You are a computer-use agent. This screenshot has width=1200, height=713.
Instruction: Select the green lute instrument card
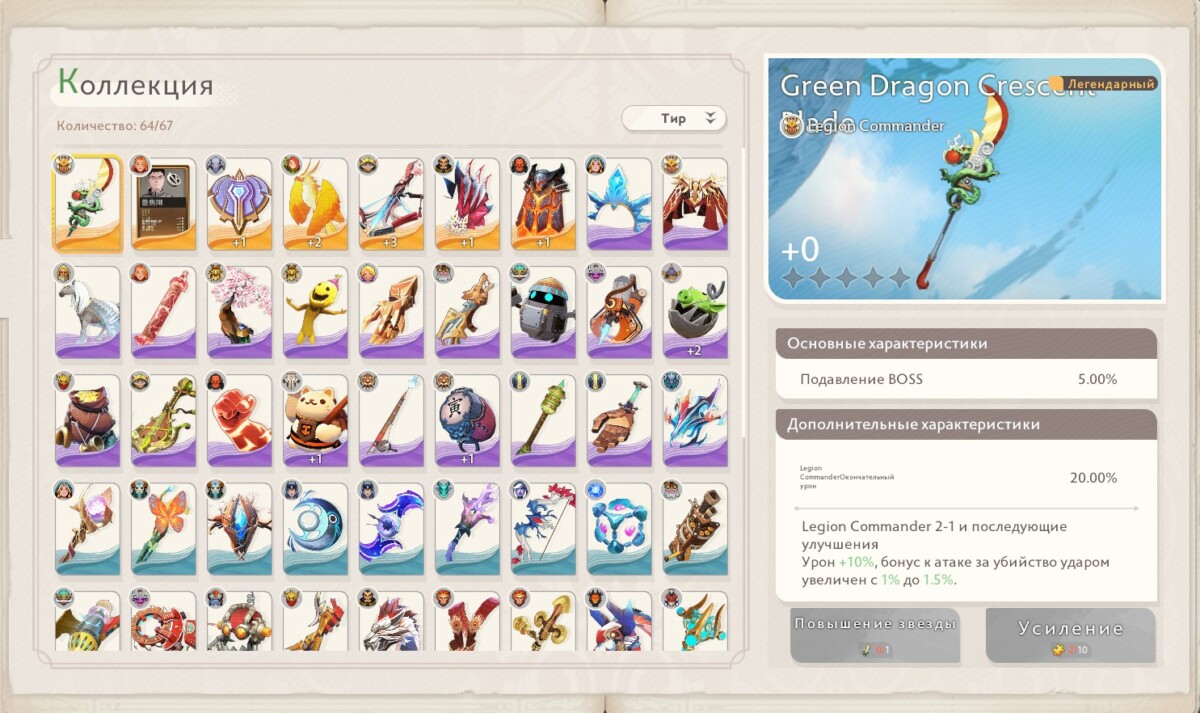[163, 420]
